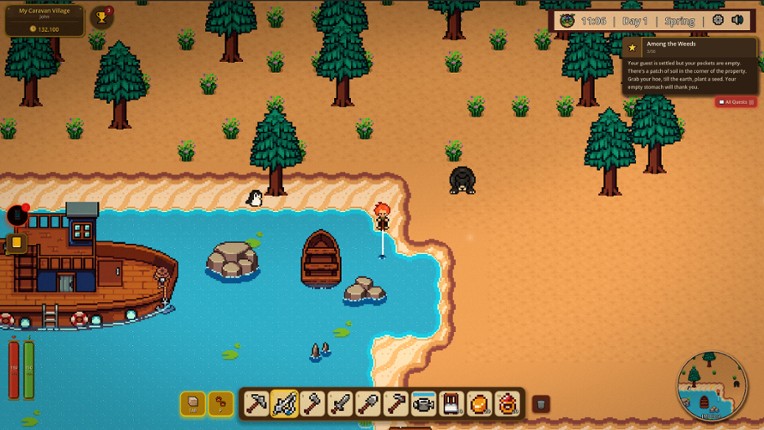Screen dimensions: 764x430
Task: Select the highlighted fishing rod slot
Action: 284,403
